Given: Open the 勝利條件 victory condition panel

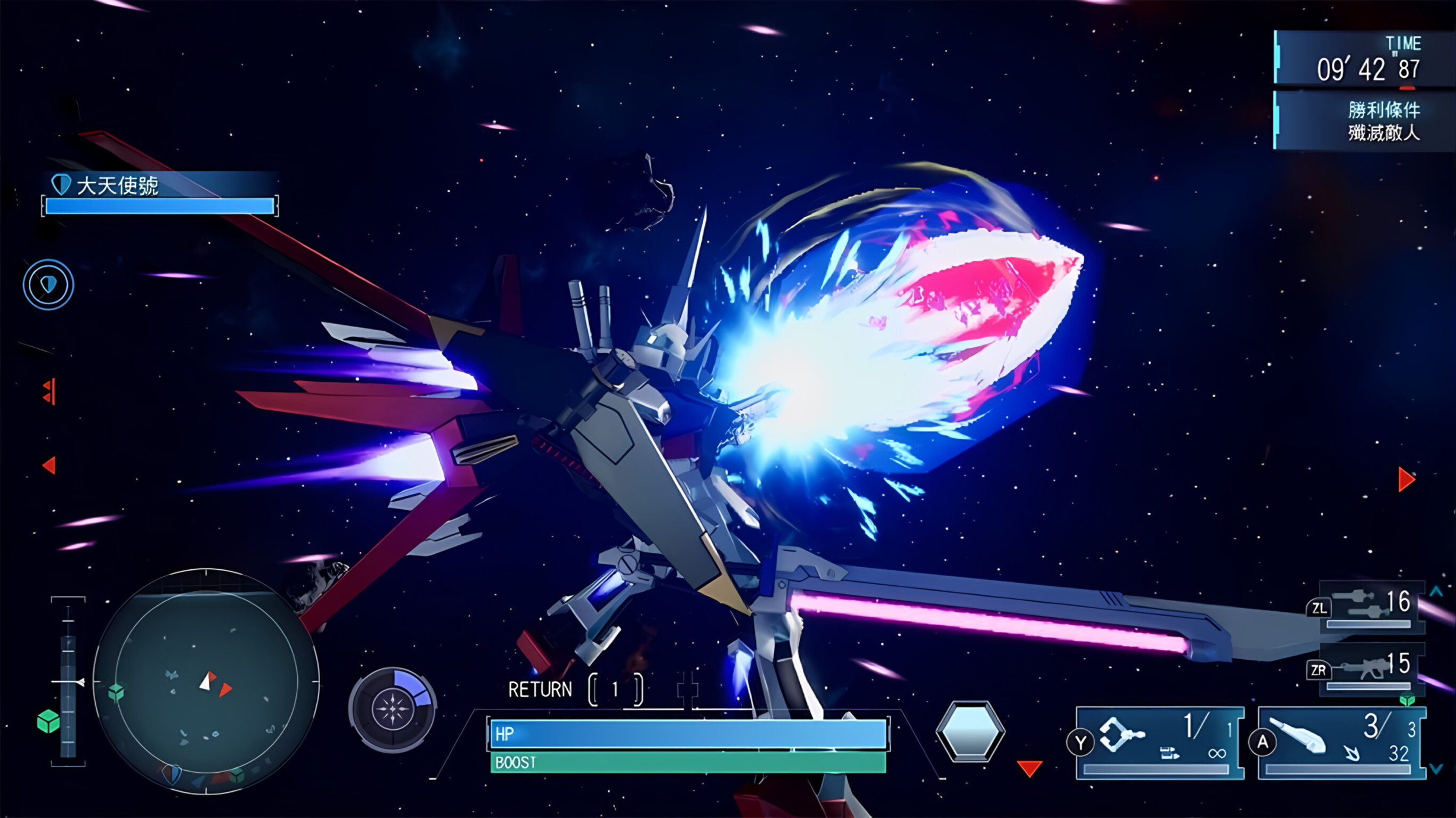Looking at the screenshot, I should (1363, 120).
